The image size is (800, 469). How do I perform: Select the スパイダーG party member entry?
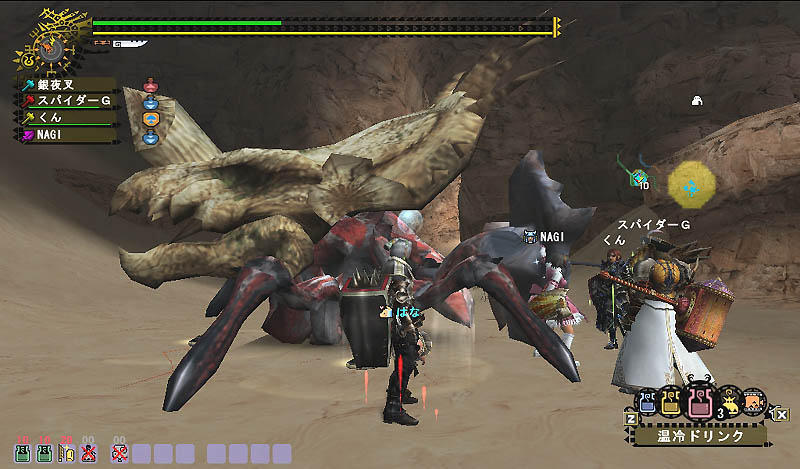click(66, 101)
